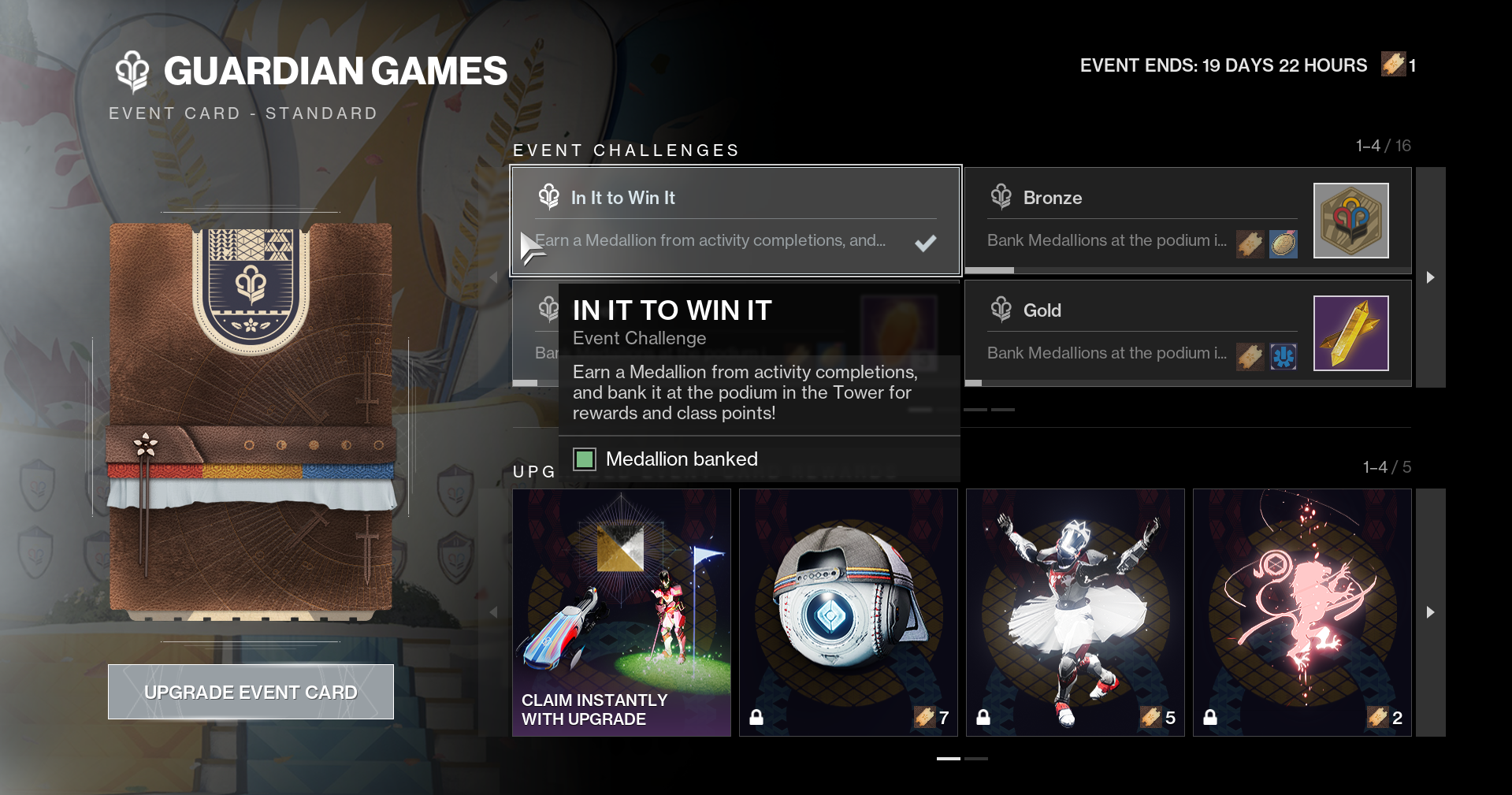Click the lock toggle on the Ghost shell reward
The width and height of the screenshot is (1512, 795).
(758, 718)
